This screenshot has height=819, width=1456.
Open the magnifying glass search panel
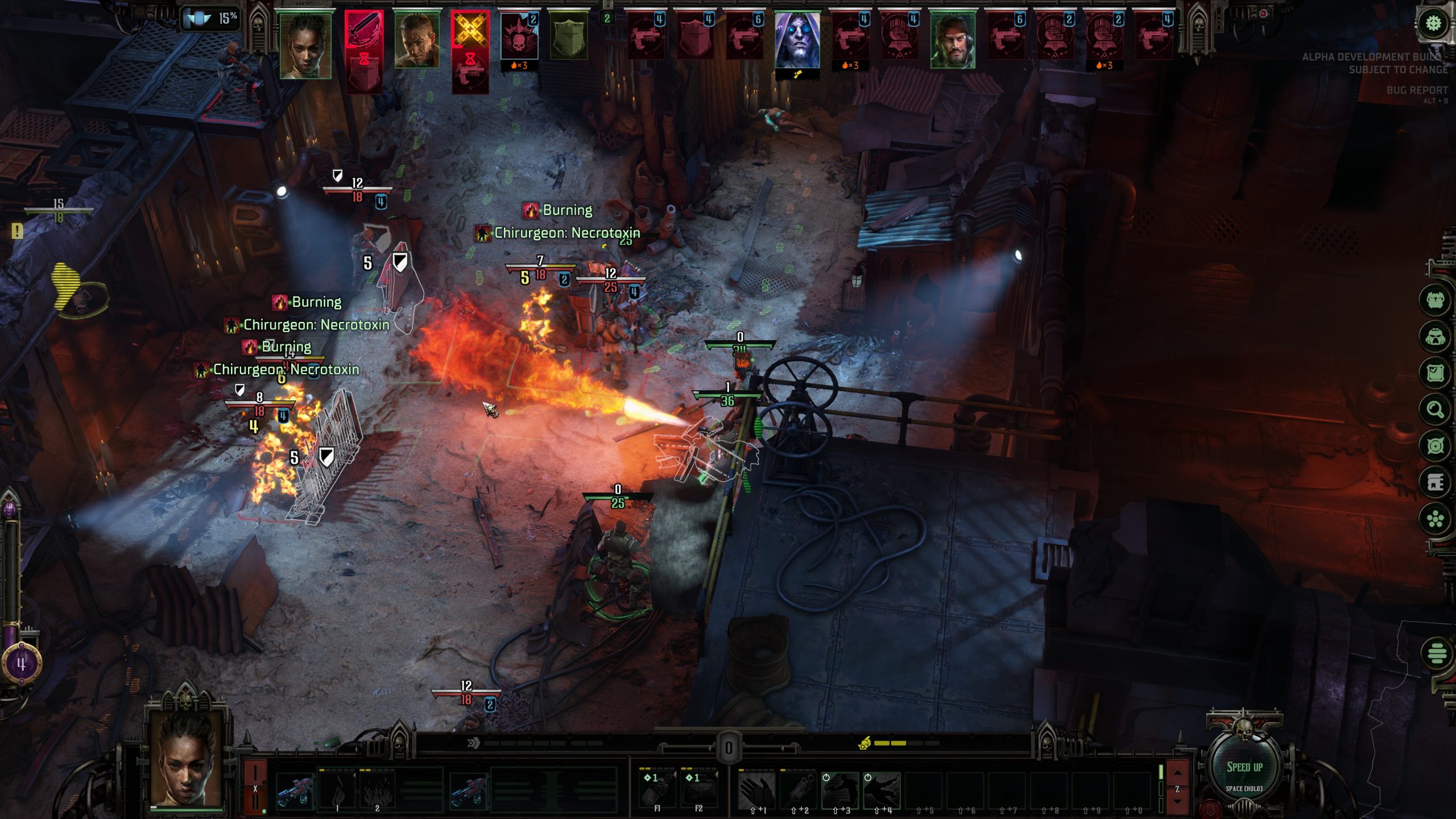pos(1435,409)
